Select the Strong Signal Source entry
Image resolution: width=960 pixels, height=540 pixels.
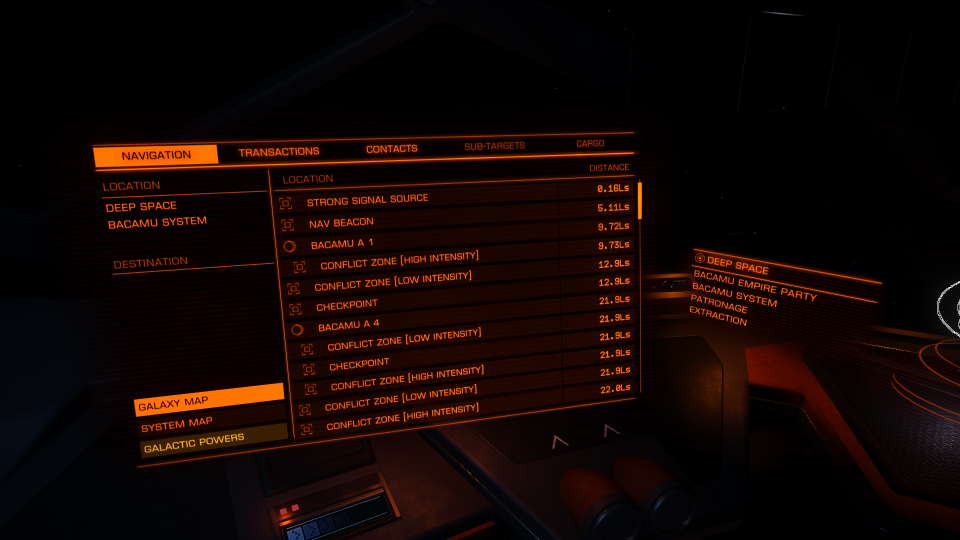pos(367,200)
